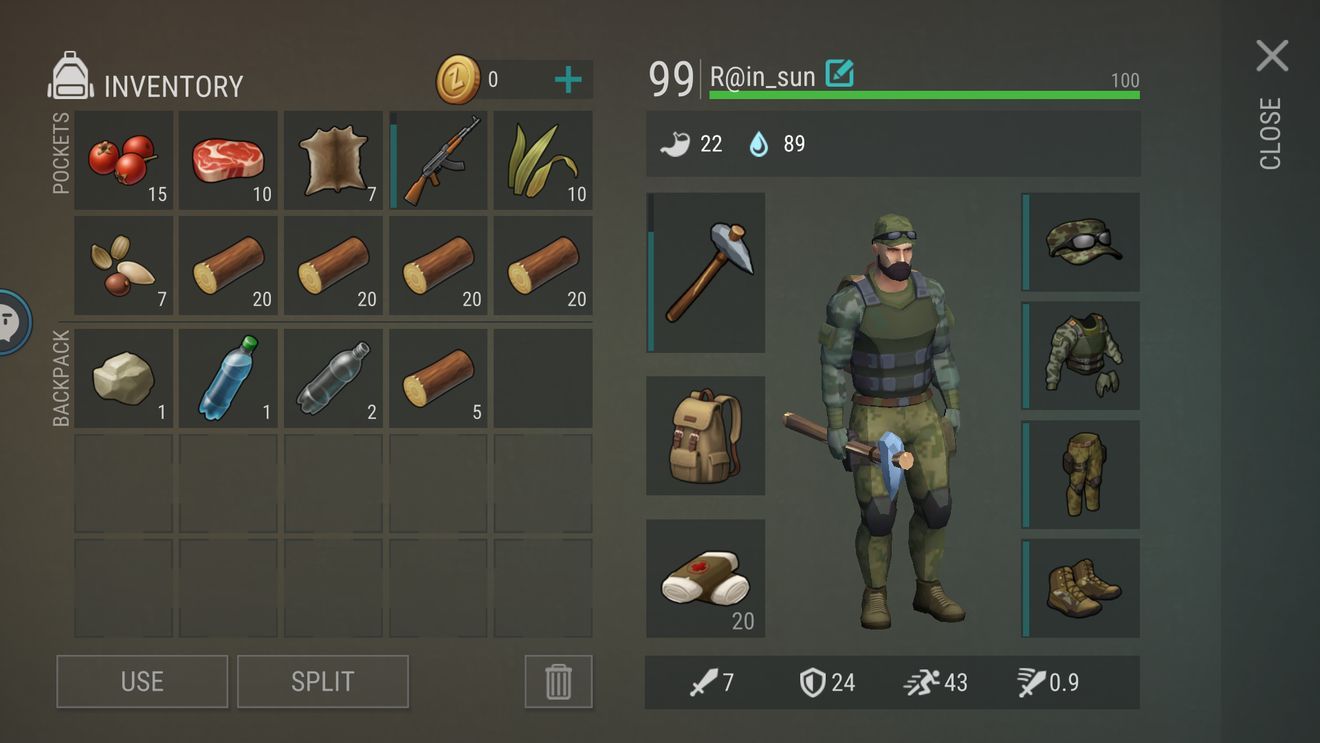
Task: Choose the full water bottle slot
Action: (x=229, y=379)
